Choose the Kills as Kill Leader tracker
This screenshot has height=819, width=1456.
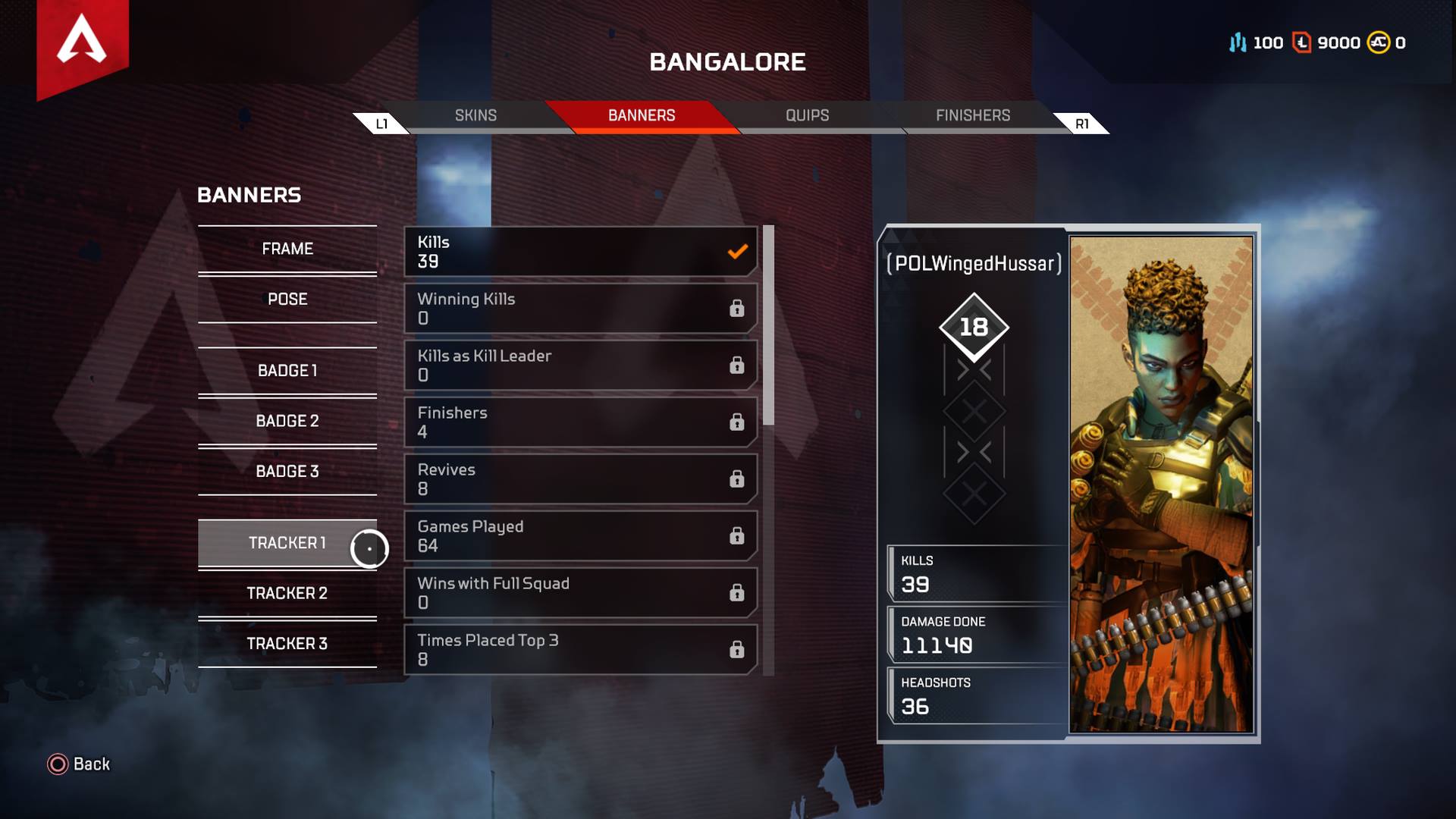click(x=580, y=365)
